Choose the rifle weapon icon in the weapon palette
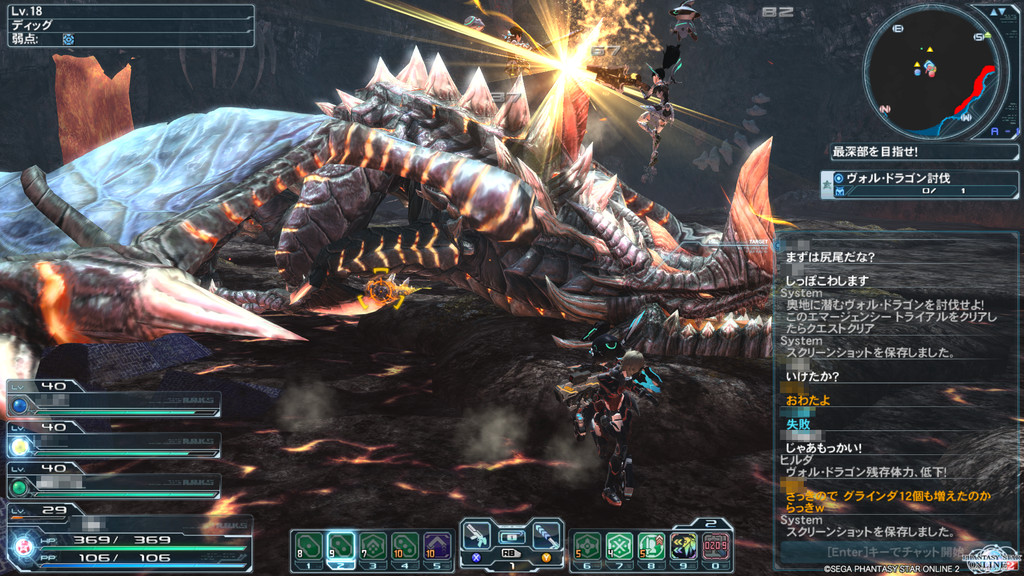Viewport: 1024px width, 576px height. click(x=477, y=534)
